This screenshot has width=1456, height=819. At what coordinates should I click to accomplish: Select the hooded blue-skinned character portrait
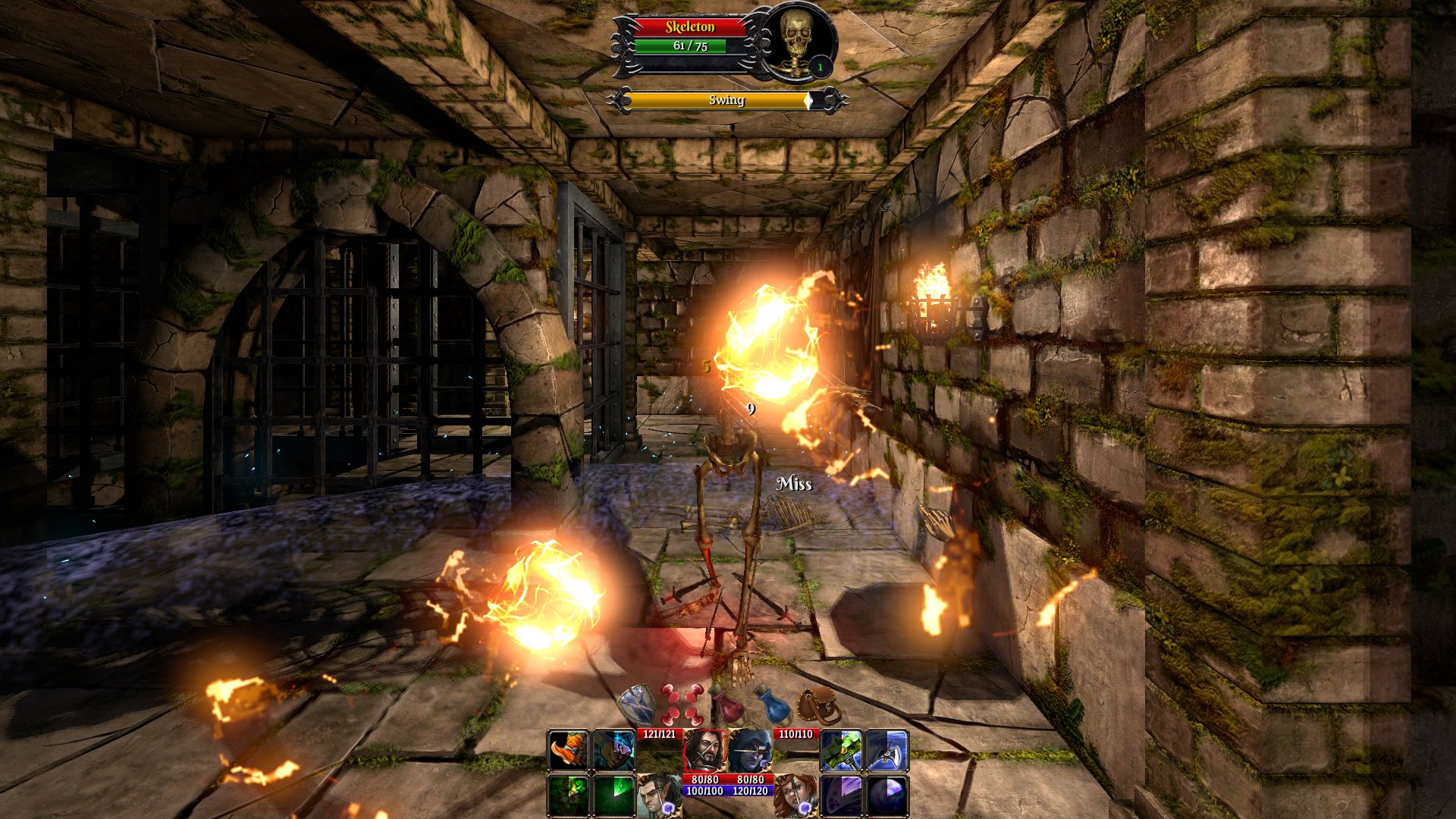tap(750, 751)
